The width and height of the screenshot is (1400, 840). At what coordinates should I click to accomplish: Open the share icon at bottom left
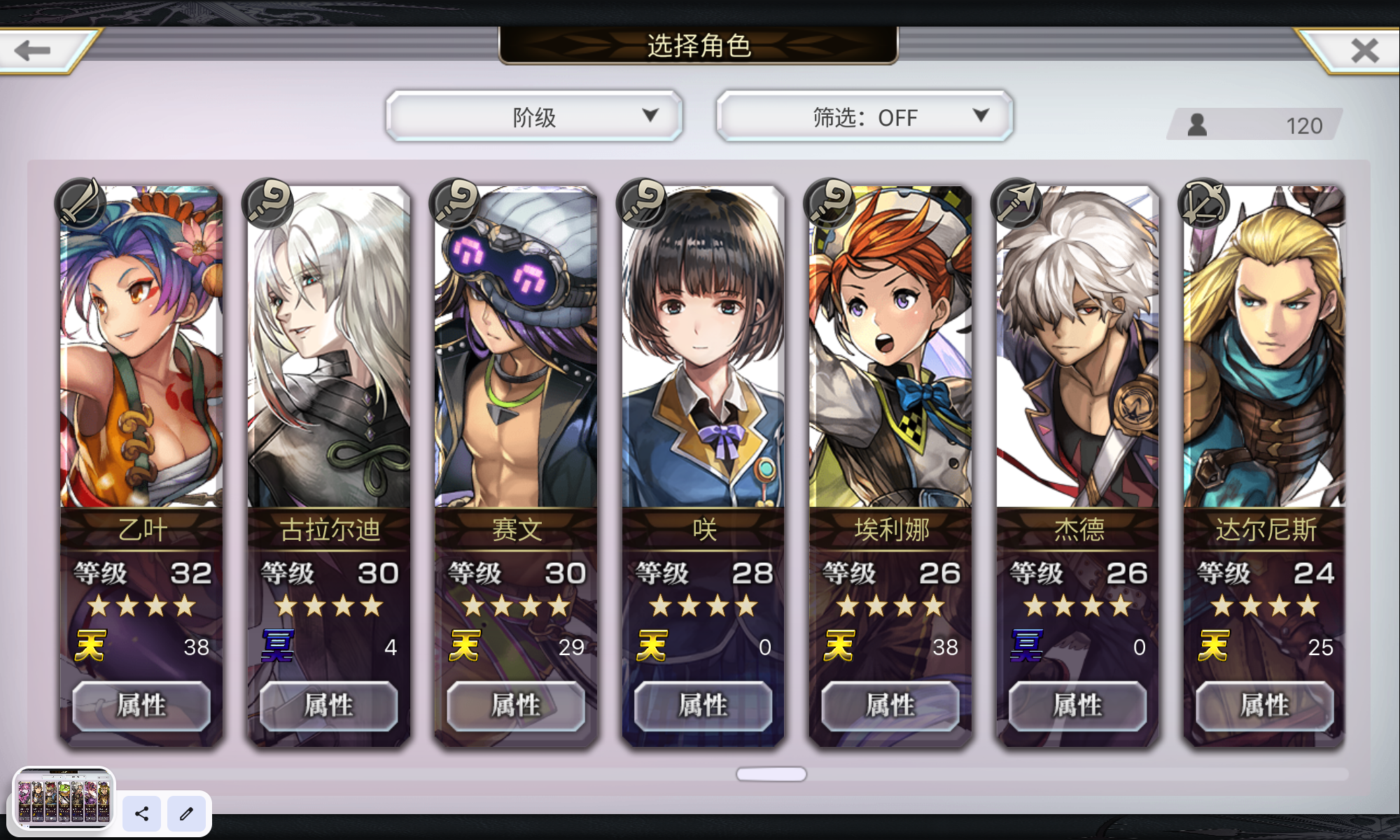pyautogui.click(x=141, y=814)
